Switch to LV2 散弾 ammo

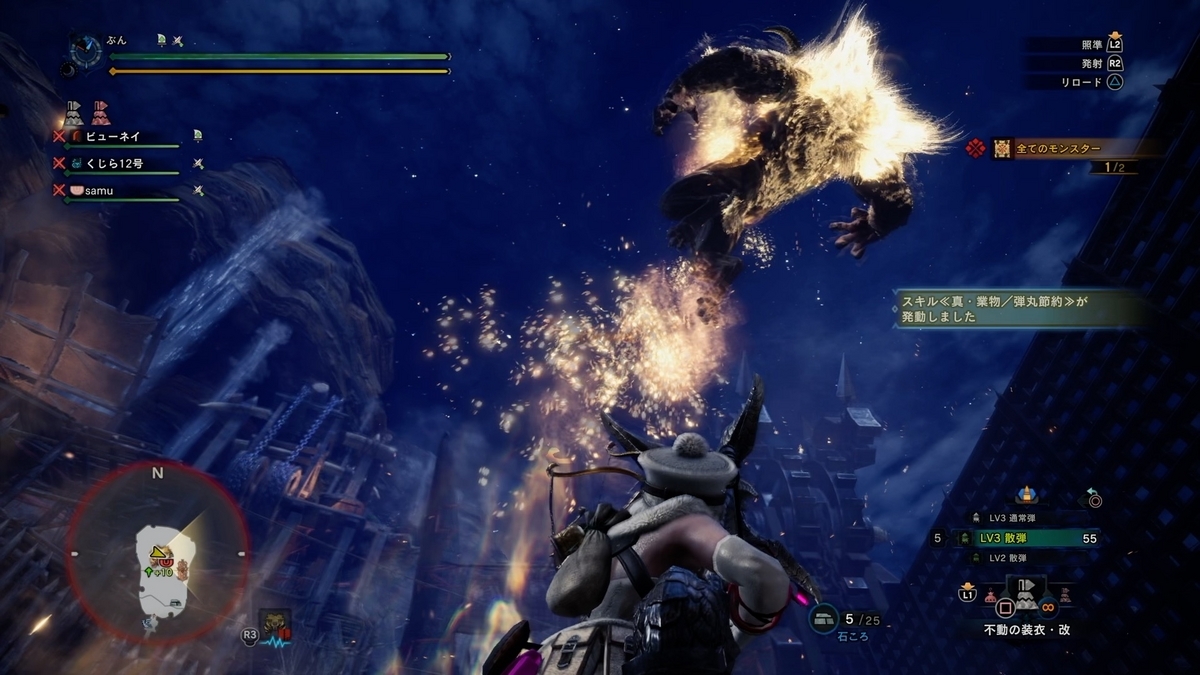click(1012, 558)
